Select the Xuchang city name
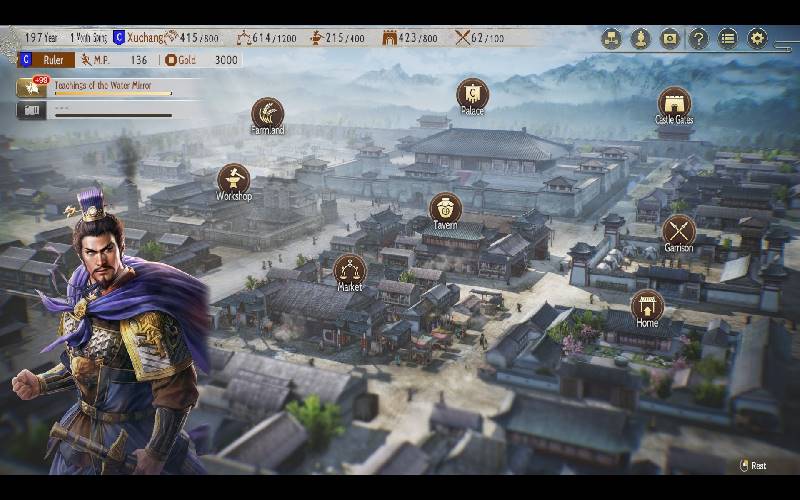The width and height of the screenshot is (800, 500). point(147,38)
